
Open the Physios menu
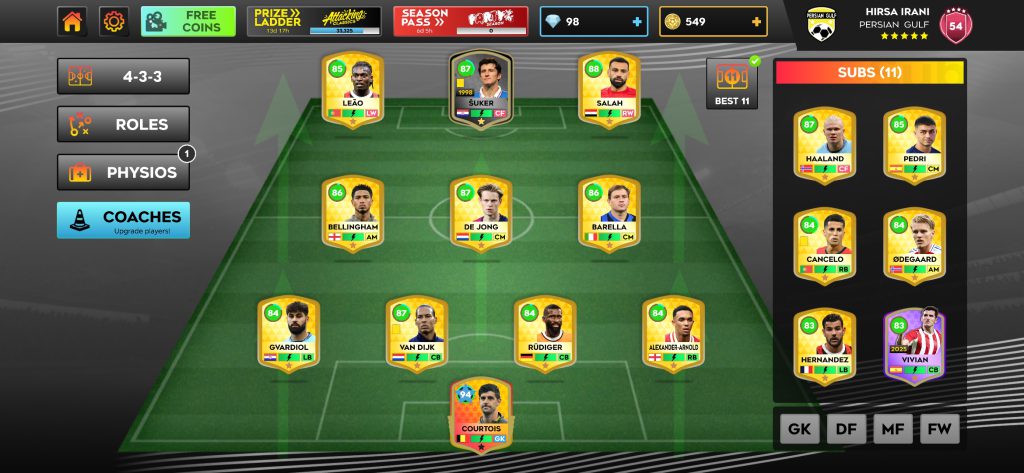point(124,172)
